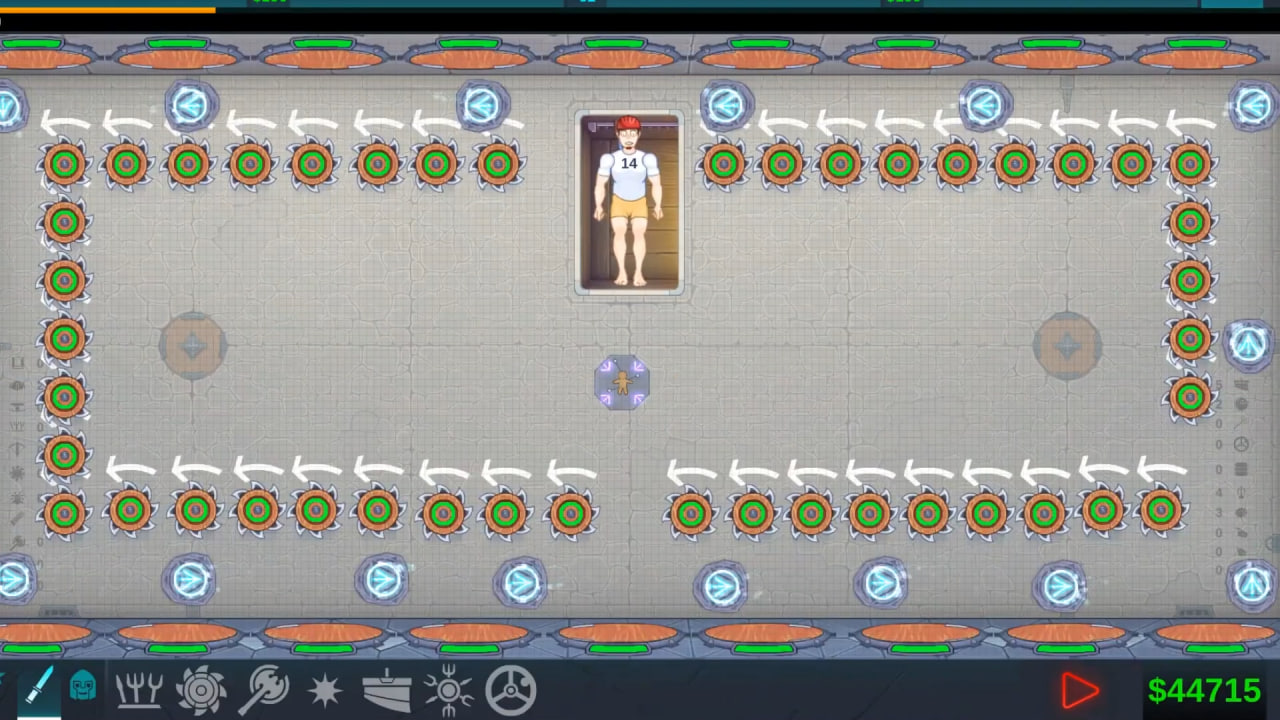Open the armor helmet category
Viewport: 1280px width, 720px height.
83,689
